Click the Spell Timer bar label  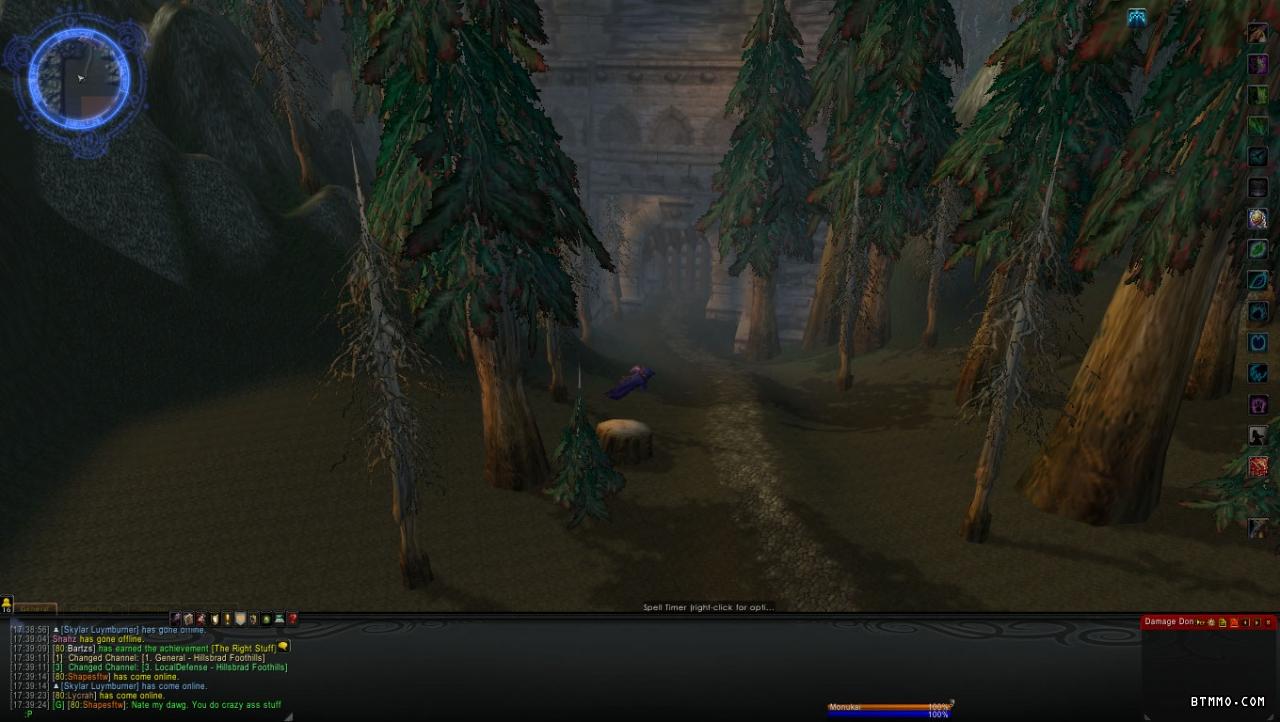coord(708,607)
